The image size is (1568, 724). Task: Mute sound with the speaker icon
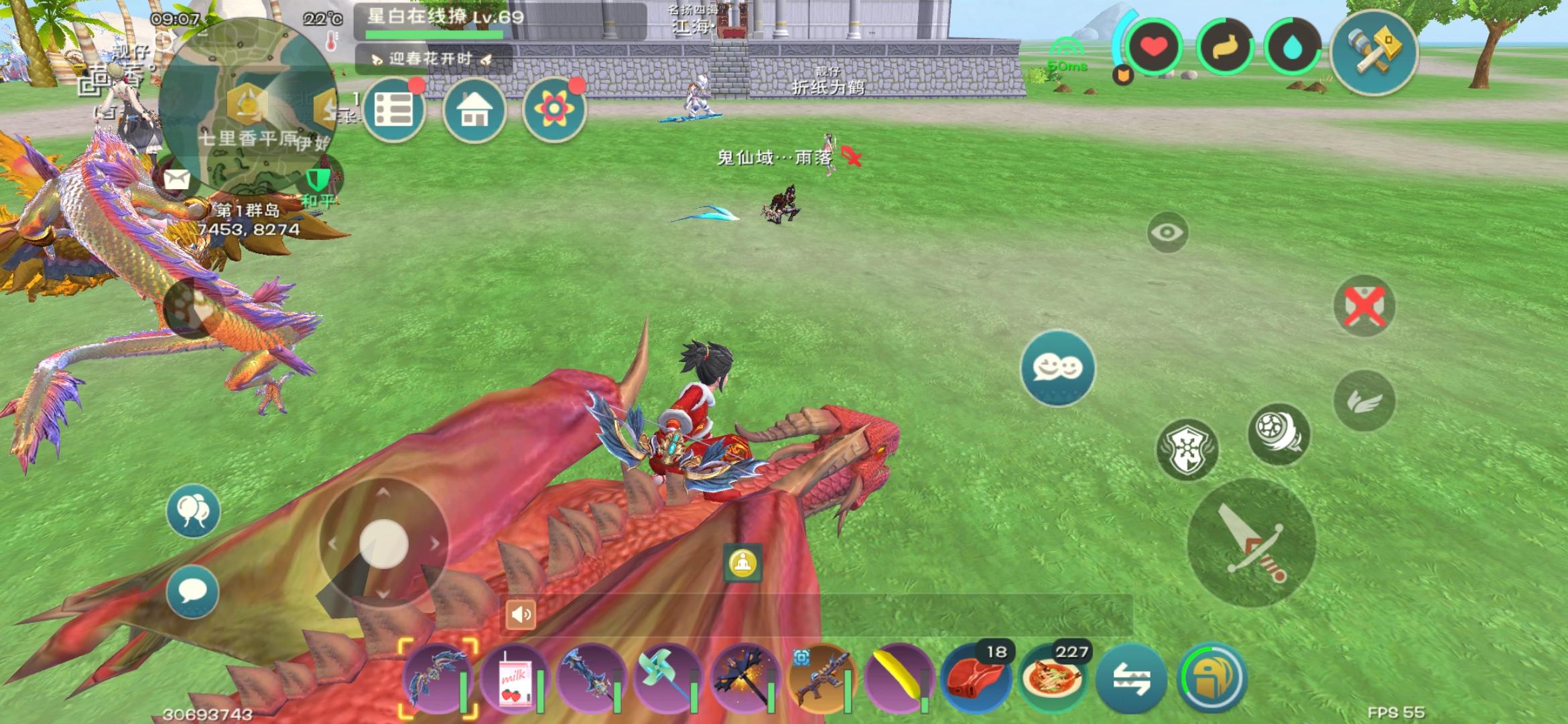[x=521, y=614]
